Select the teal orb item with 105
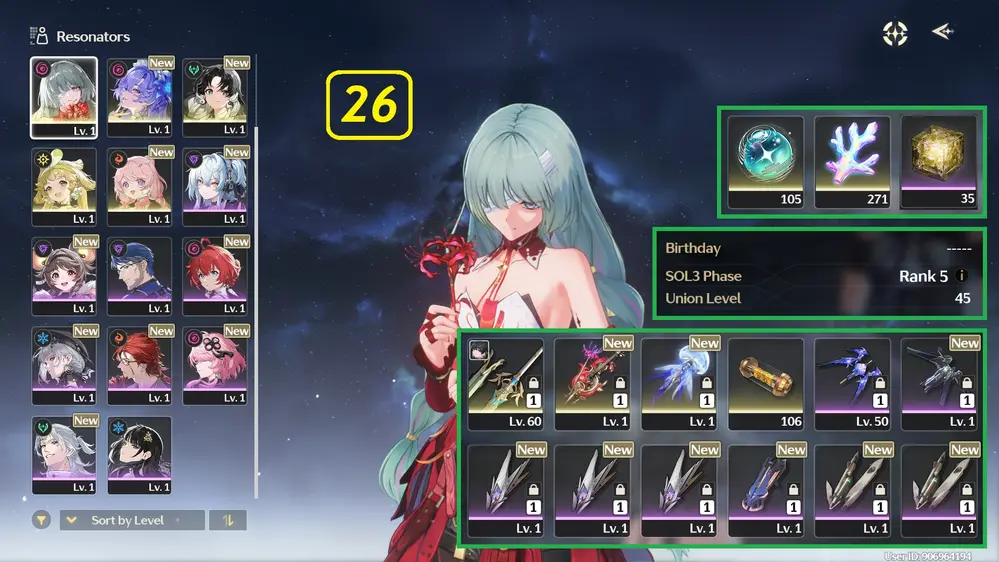This screenshot has width=999, height=562. [765, 162]
